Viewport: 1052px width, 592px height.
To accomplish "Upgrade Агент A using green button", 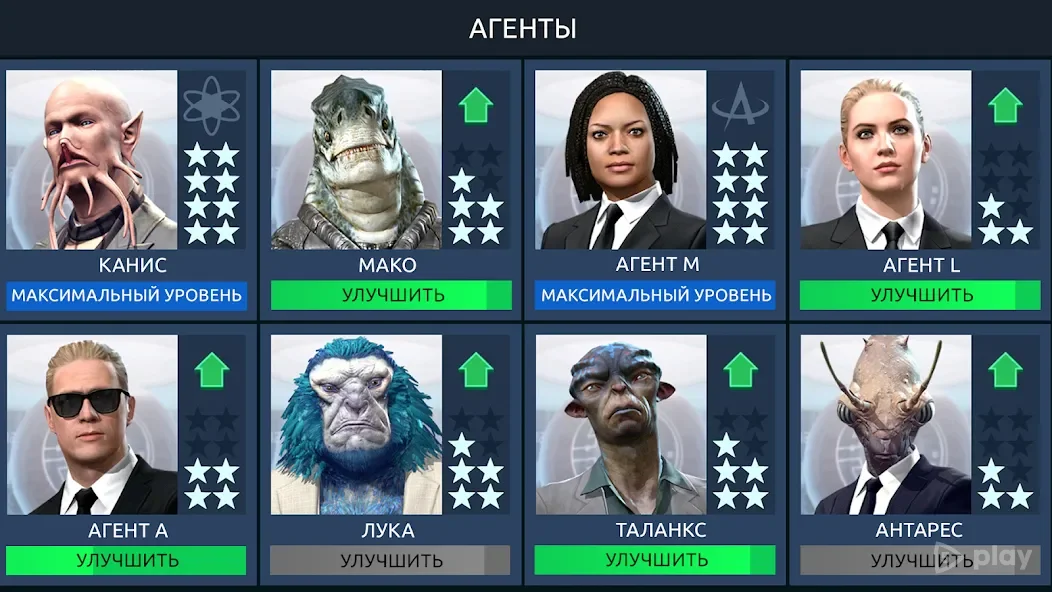I will pos(126,560).
